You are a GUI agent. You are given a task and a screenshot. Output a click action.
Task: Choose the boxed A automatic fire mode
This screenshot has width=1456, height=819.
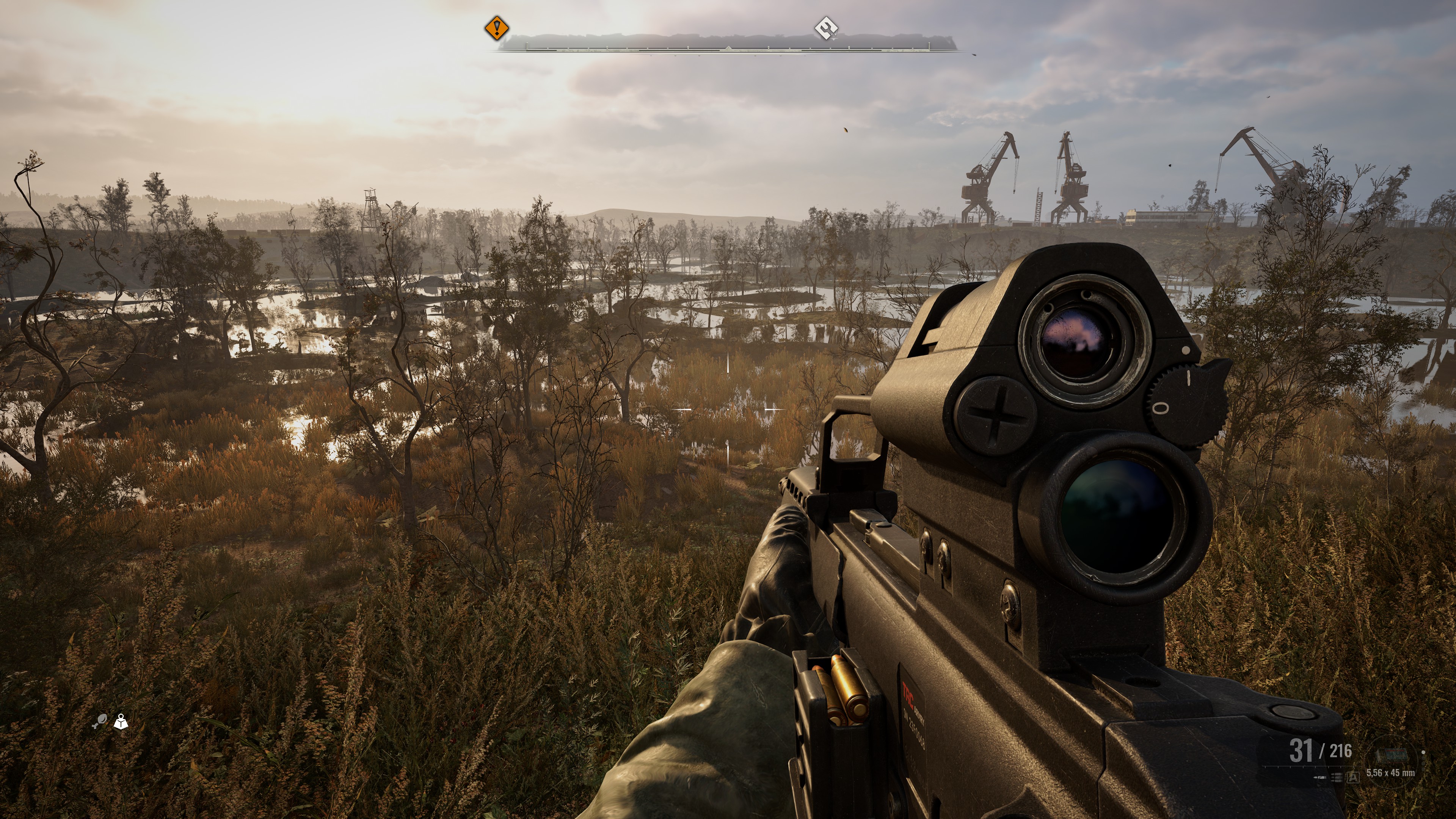pyautogui.click(x=1353, y=778)
